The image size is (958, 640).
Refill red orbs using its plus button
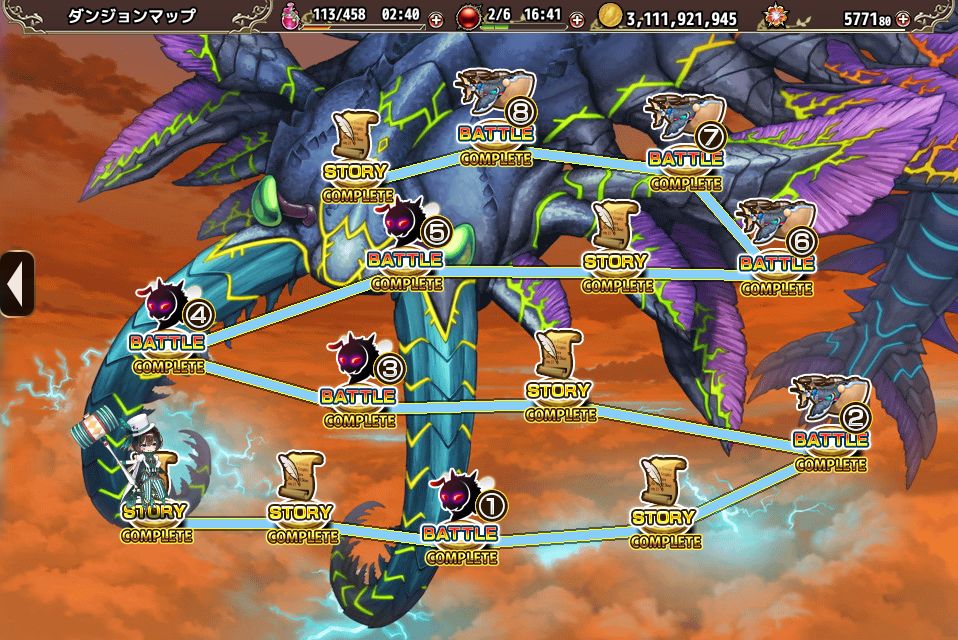[x=577, y=19]
